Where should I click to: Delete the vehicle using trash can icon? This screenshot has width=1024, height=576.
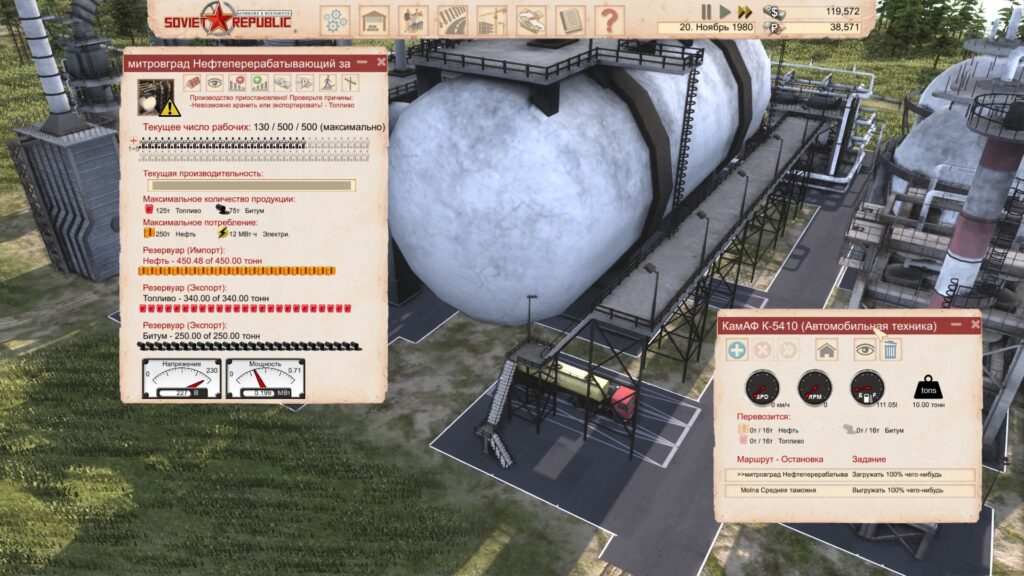tap(890, 350)
